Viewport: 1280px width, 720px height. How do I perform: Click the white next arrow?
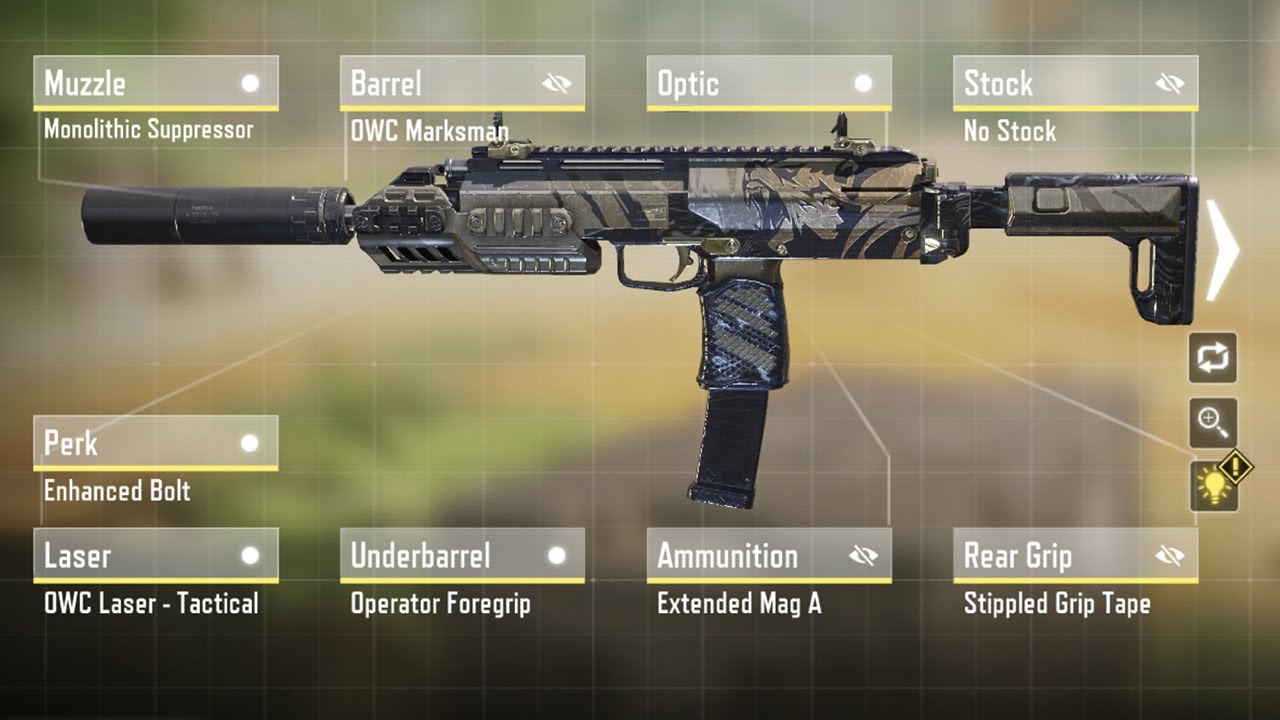click(1222, 250)
